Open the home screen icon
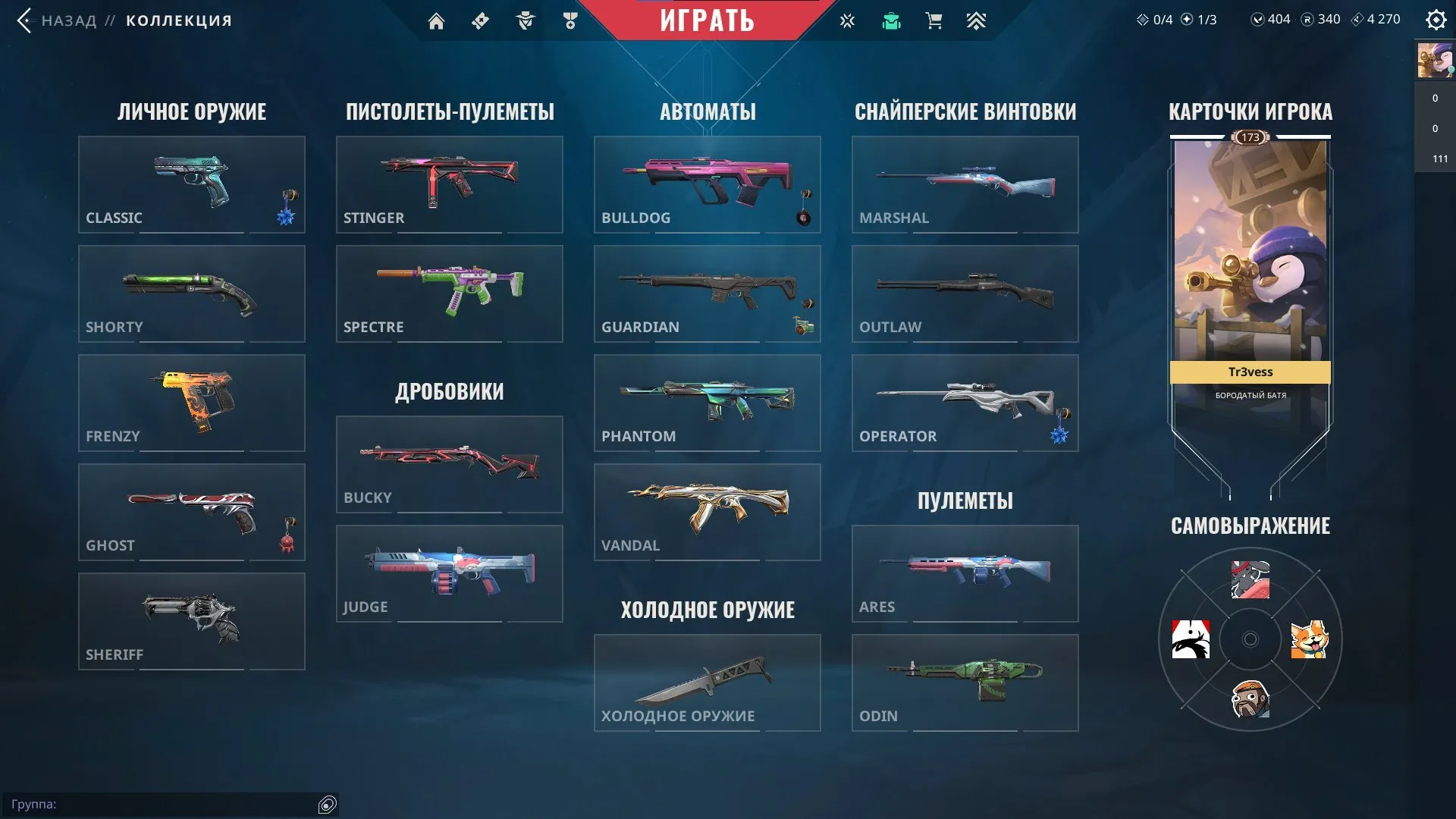The width and height of the screenshot is (1456, 819). coord(437,20)
